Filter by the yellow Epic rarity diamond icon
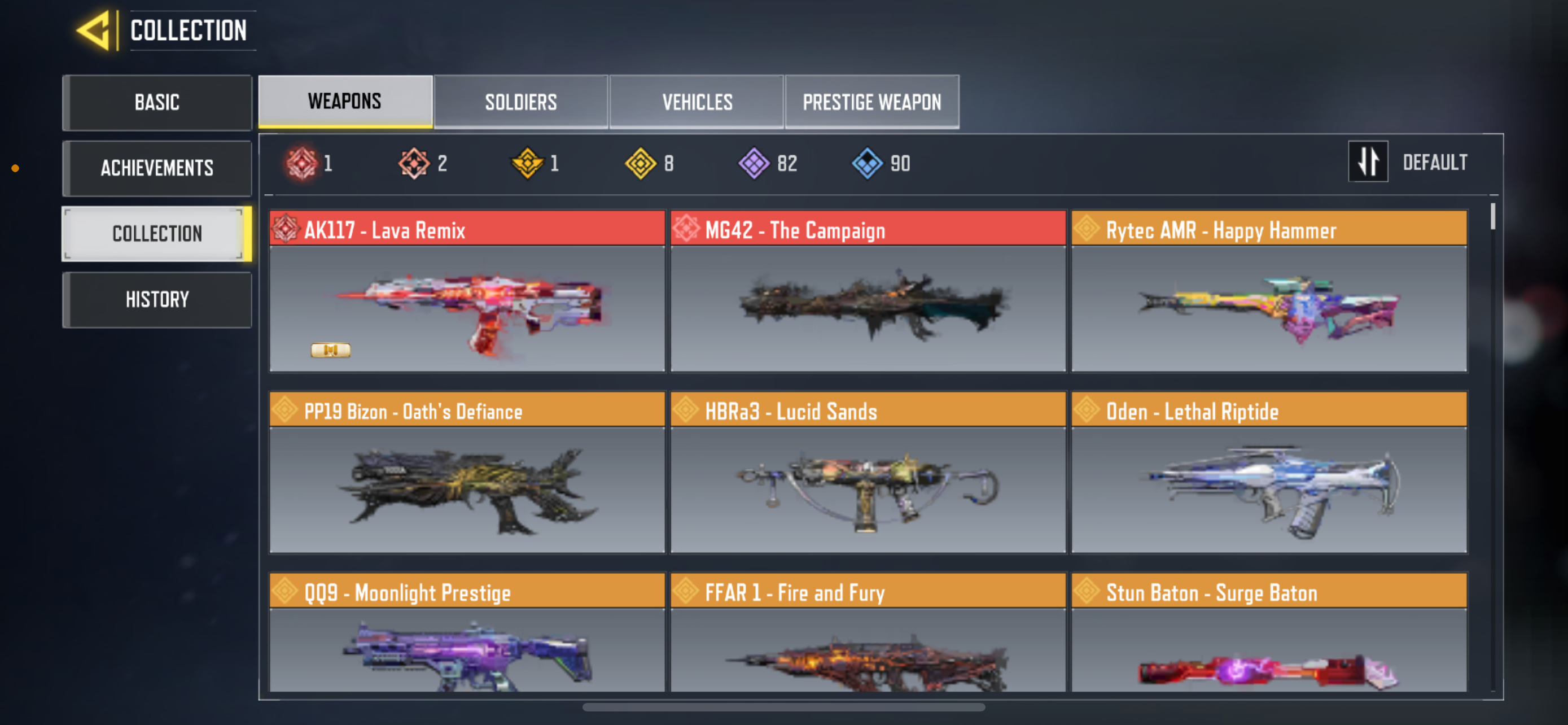The image size is (1568, 725). coord(640,162)
